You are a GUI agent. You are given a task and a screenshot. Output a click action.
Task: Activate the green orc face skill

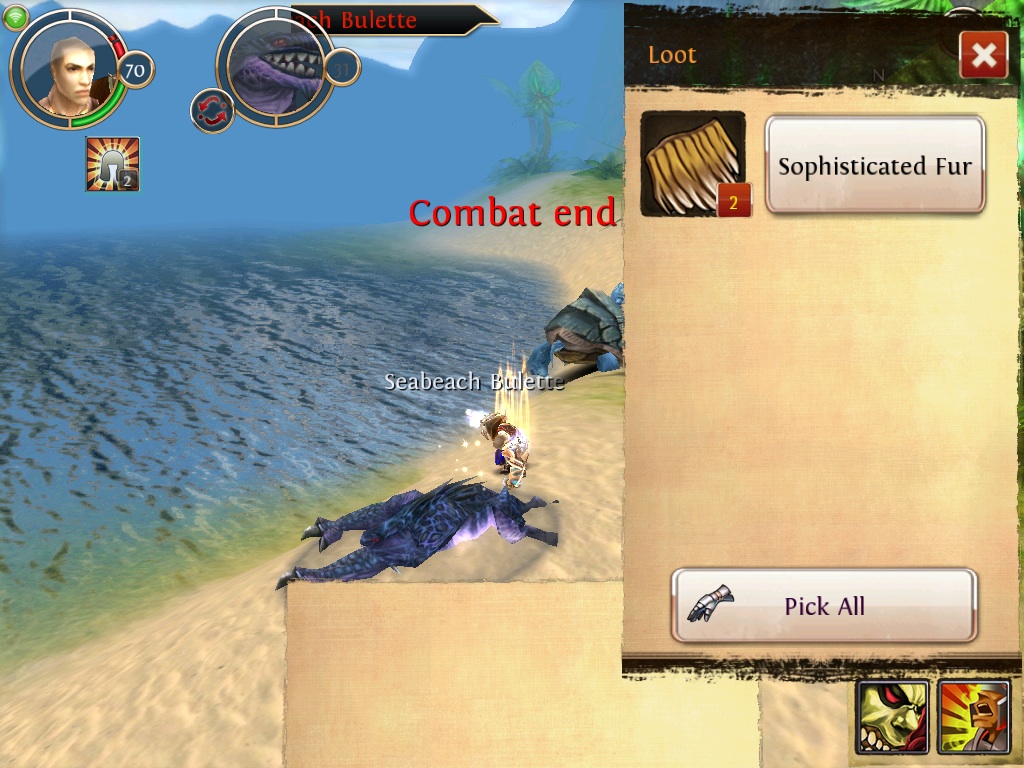[x=892, y=717]
